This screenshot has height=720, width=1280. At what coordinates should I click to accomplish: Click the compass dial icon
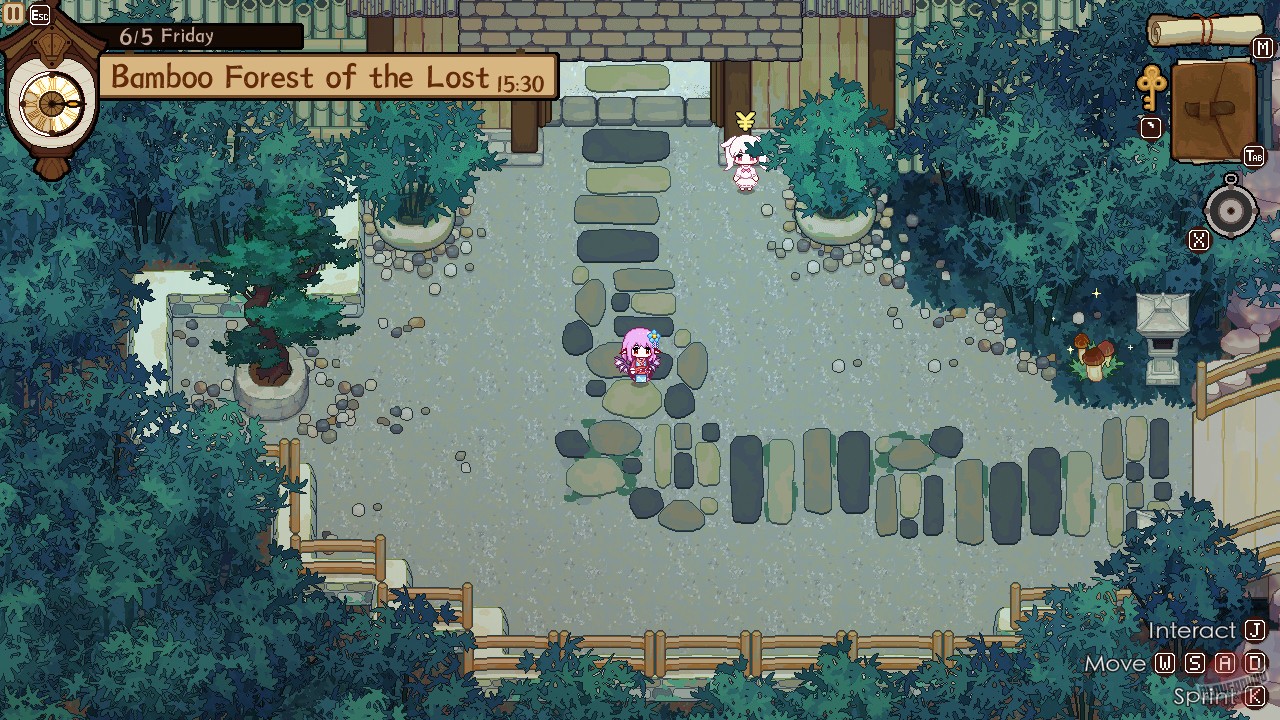1229,210
